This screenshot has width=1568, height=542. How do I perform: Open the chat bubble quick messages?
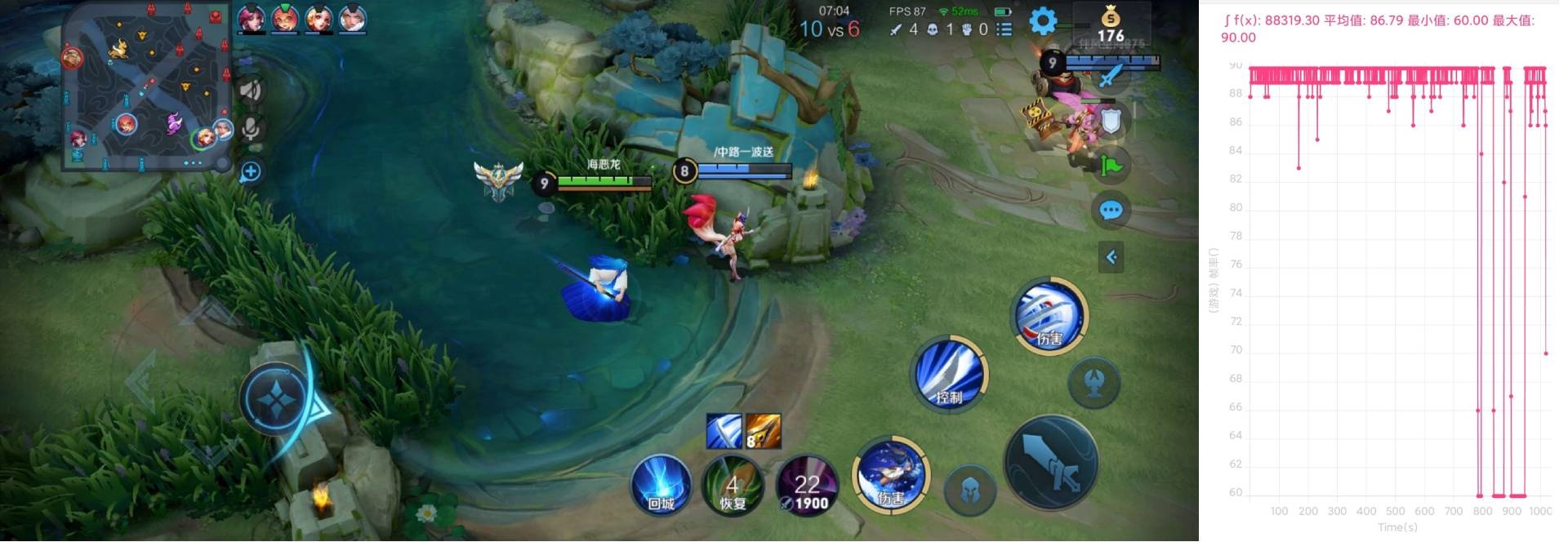tap(1111, 211)
